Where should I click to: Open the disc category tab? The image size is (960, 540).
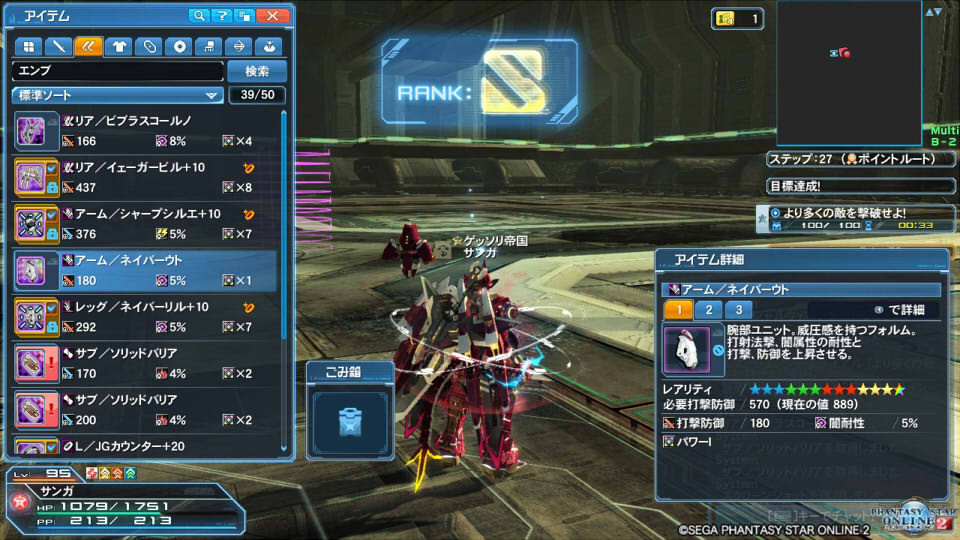point(179,46)
